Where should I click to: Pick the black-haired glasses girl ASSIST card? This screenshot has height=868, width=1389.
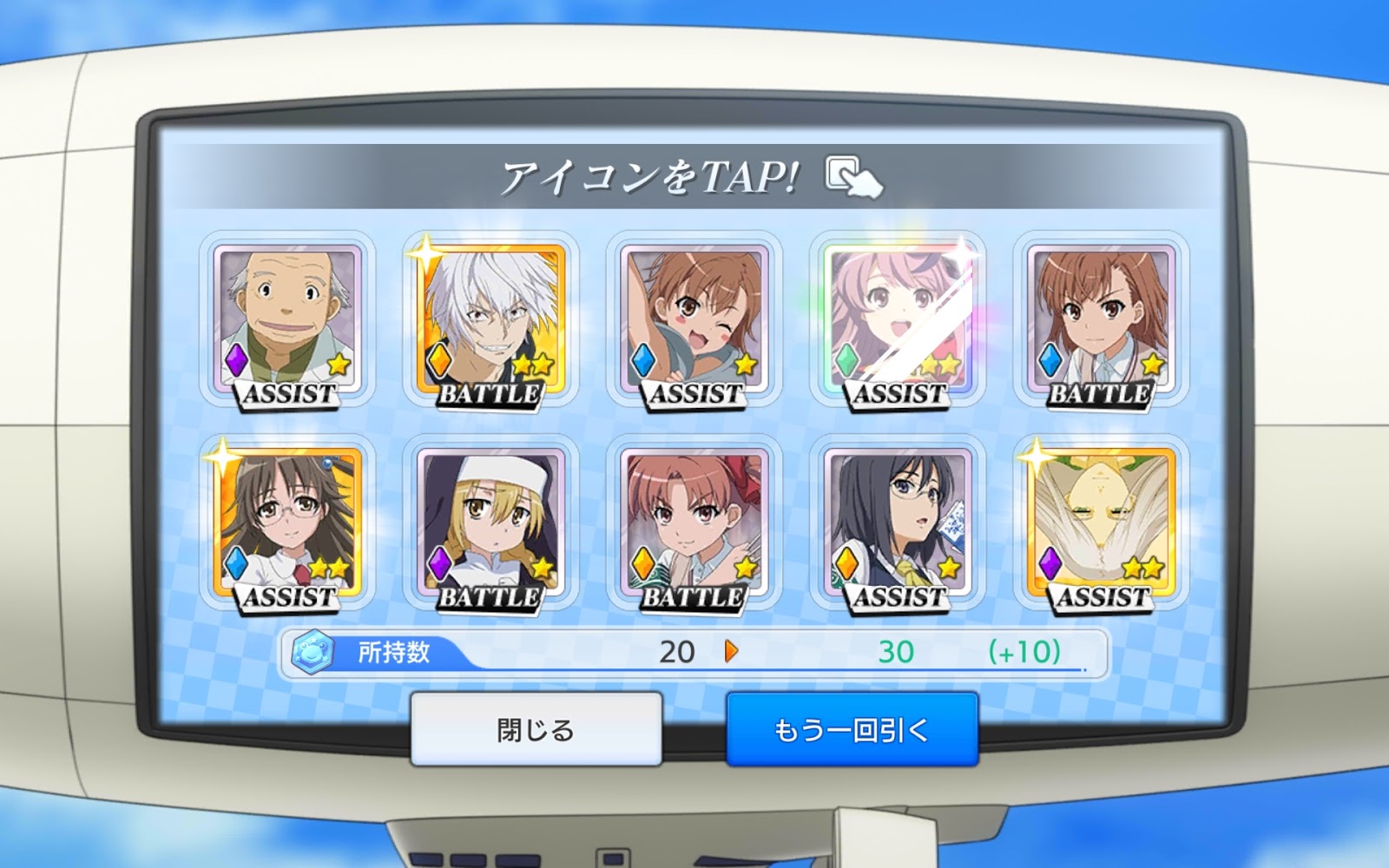[898, 523]
